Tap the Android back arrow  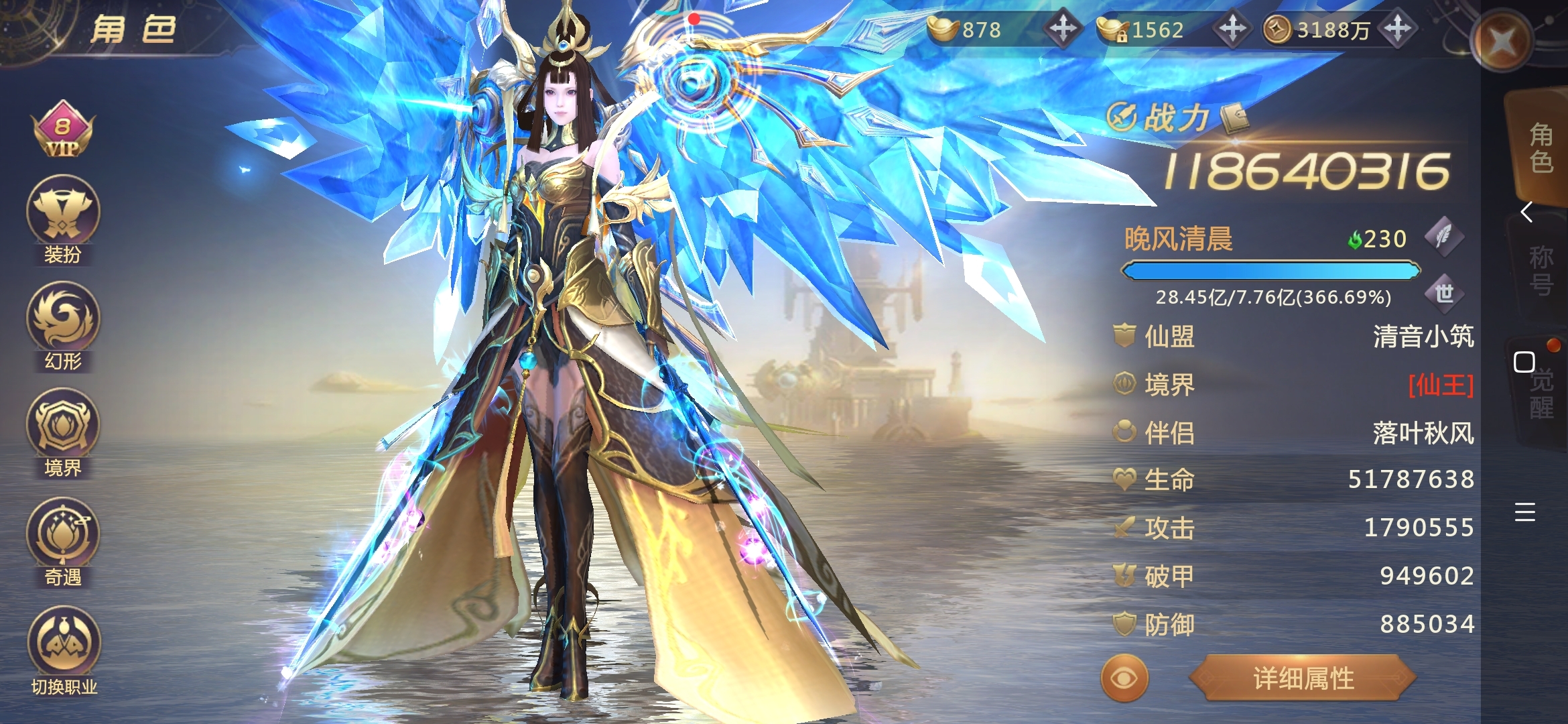click(x=1526, y=212)
